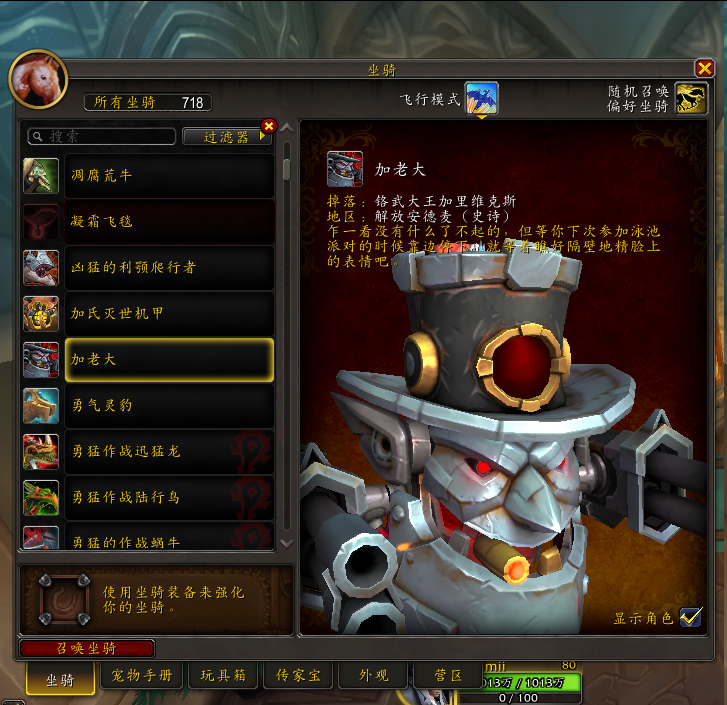This screenshot has width=727, height=705.
Task: Clear filters with the small red X
Action: pos(268,126)
